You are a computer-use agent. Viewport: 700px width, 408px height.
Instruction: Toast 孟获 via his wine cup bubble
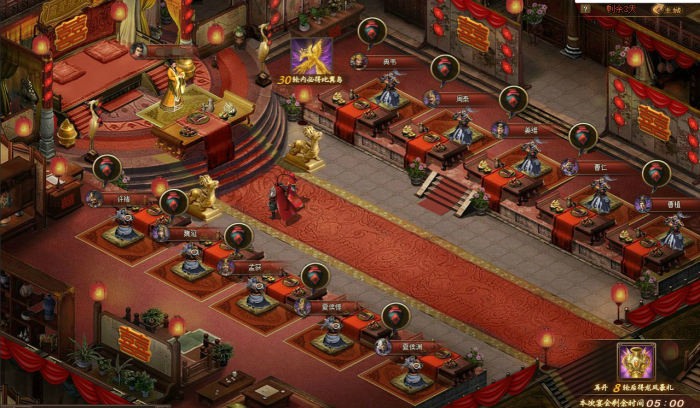coord(238,237)
